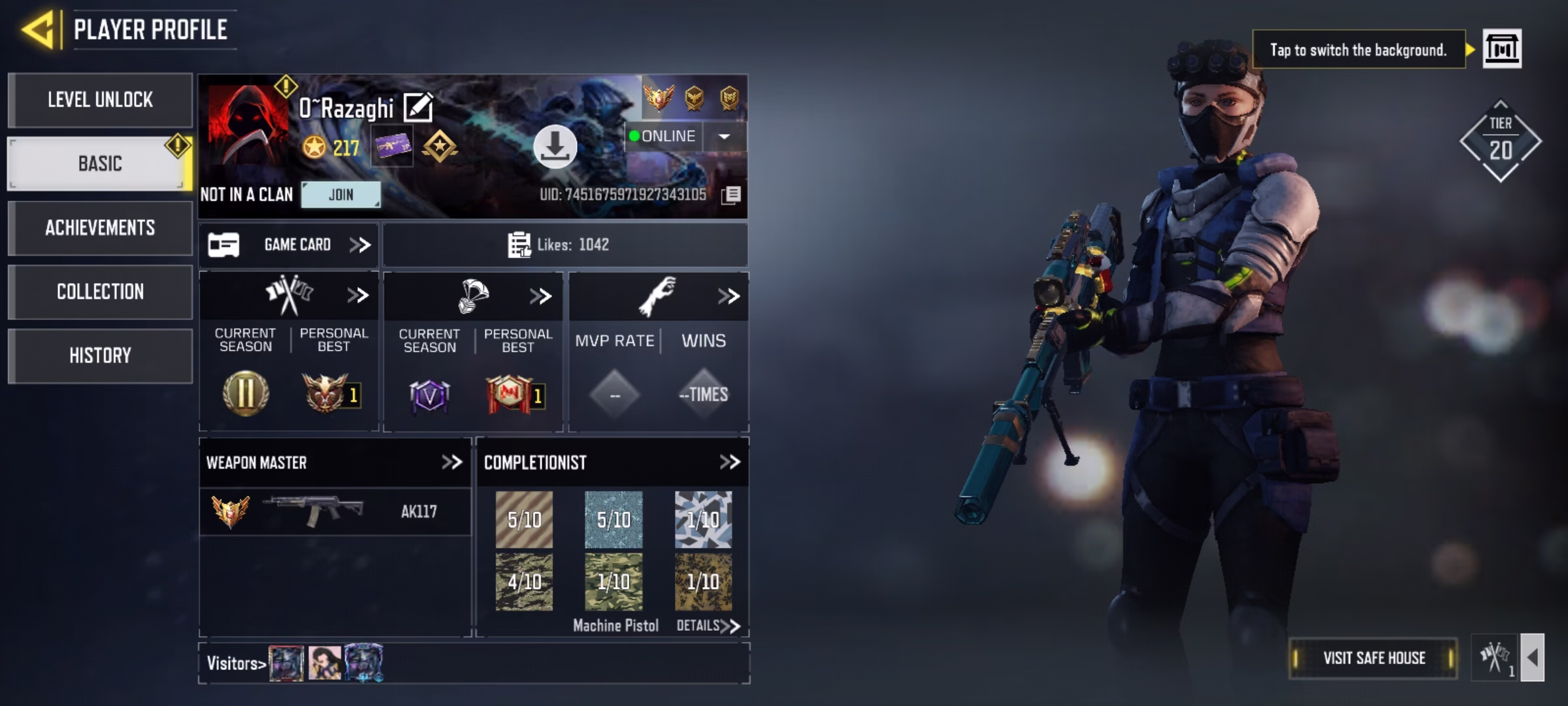Open the History tab
Viewport: 1568px width, 706px height.
[99, 355]
